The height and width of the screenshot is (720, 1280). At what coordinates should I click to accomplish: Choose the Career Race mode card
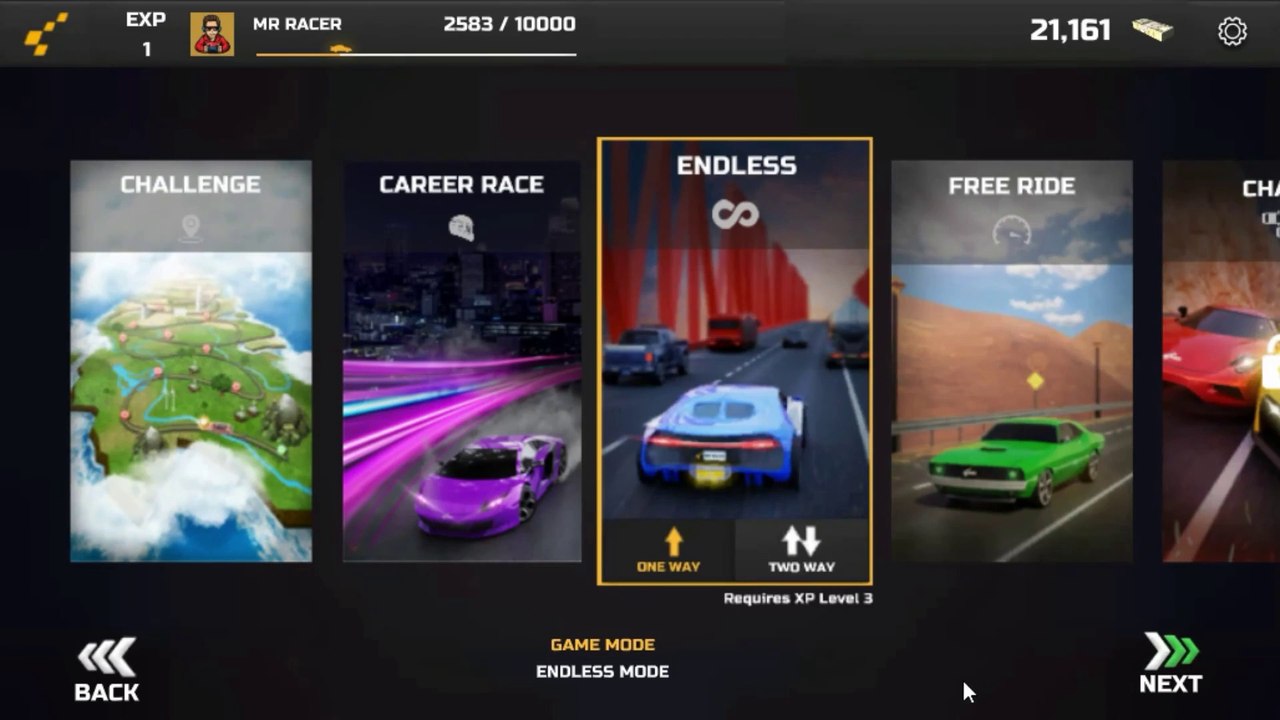click(462, 361)
